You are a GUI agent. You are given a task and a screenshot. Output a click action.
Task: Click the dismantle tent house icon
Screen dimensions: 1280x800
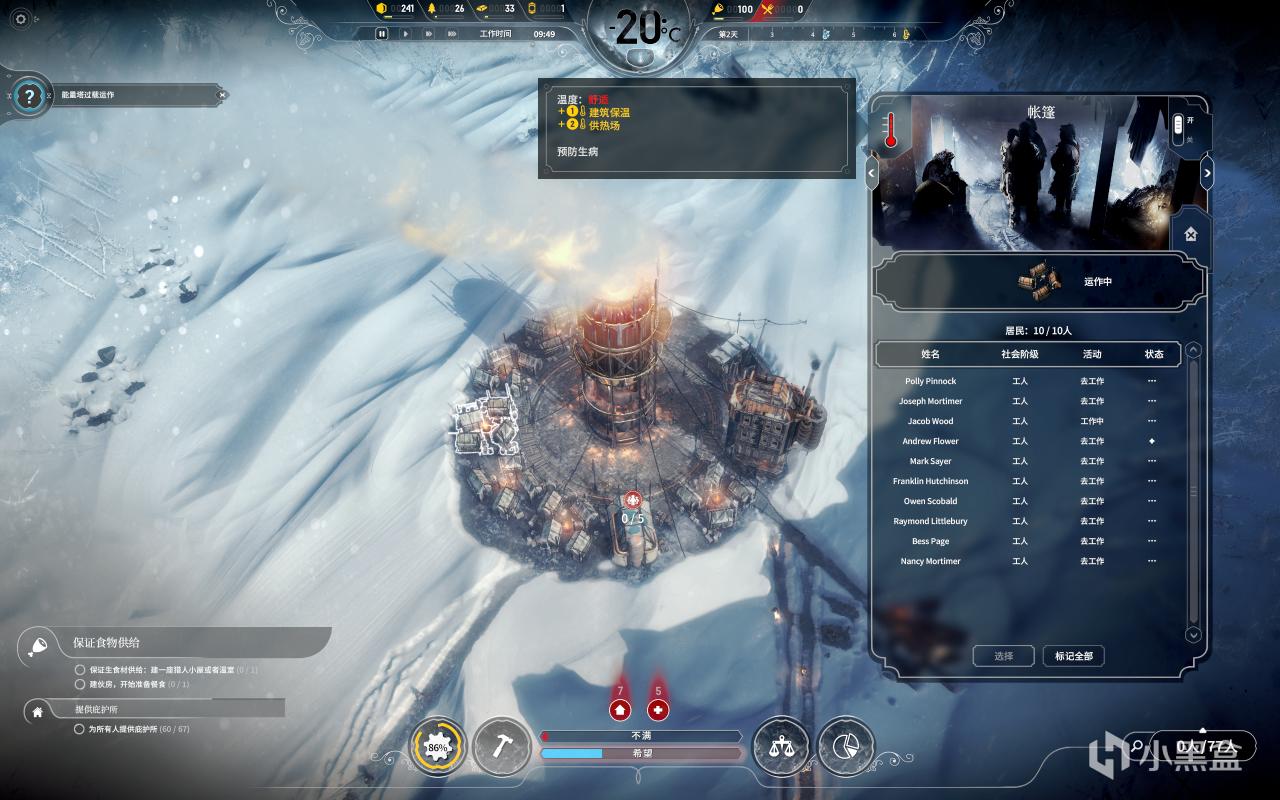pos(1190,234)
